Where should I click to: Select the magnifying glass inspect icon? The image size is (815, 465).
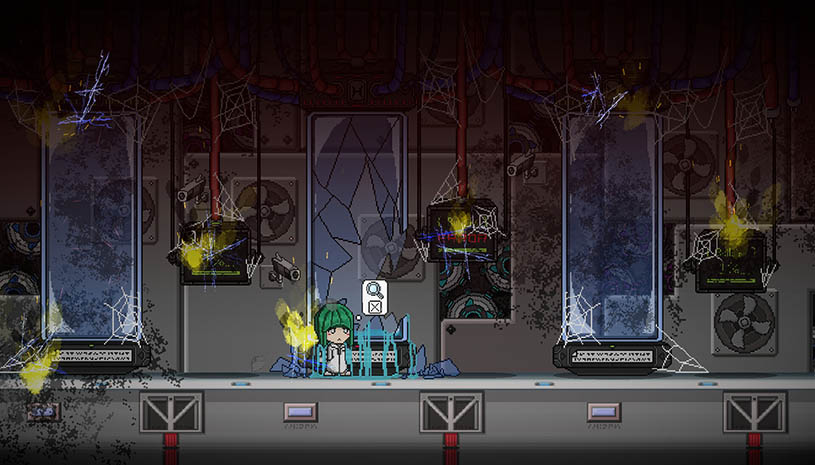pos(374,291)
